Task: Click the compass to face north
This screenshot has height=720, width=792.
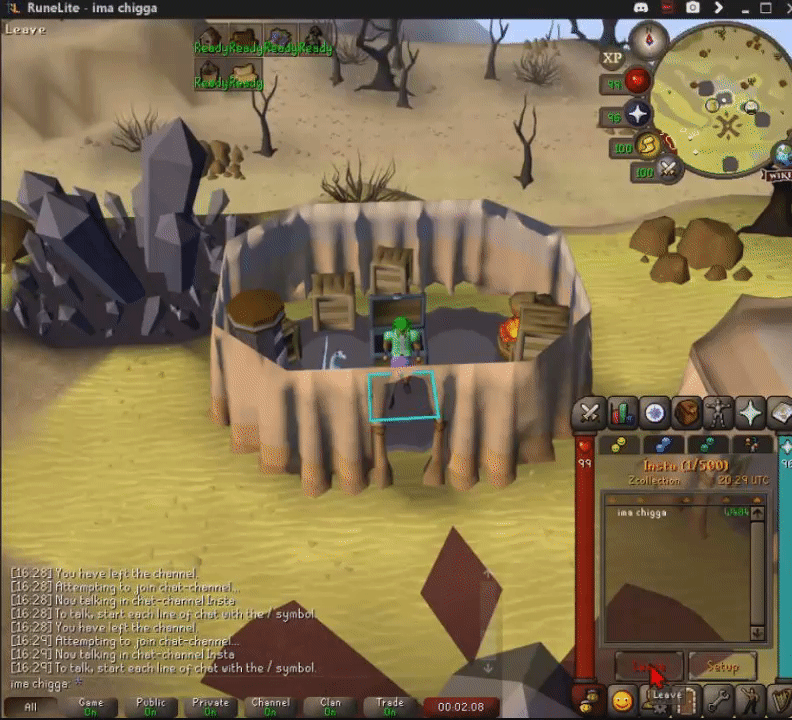Action: pyautogui.click(x=649, y=40)
